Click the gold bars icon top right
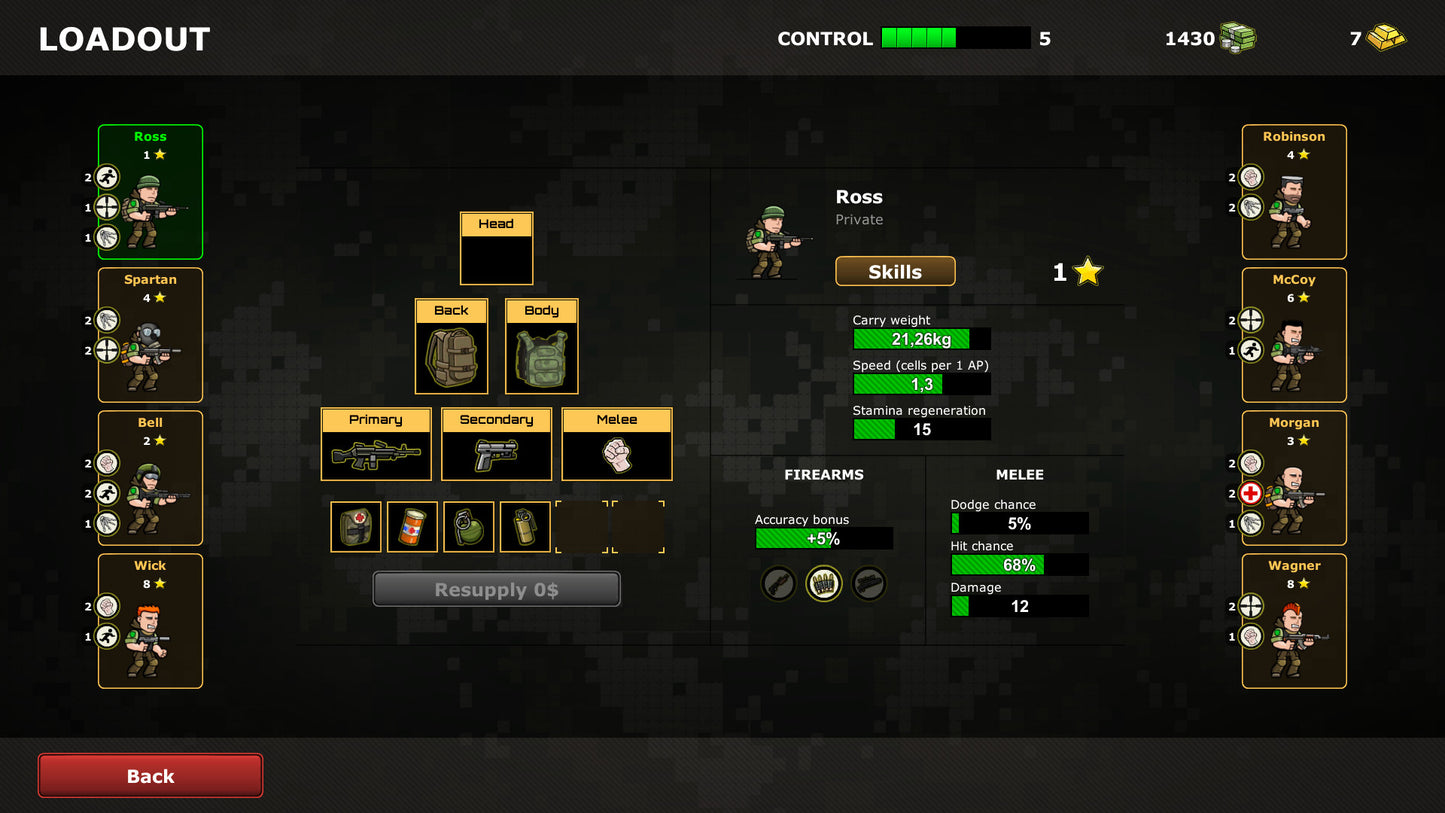1445x813 pixels. [1388, 38]
